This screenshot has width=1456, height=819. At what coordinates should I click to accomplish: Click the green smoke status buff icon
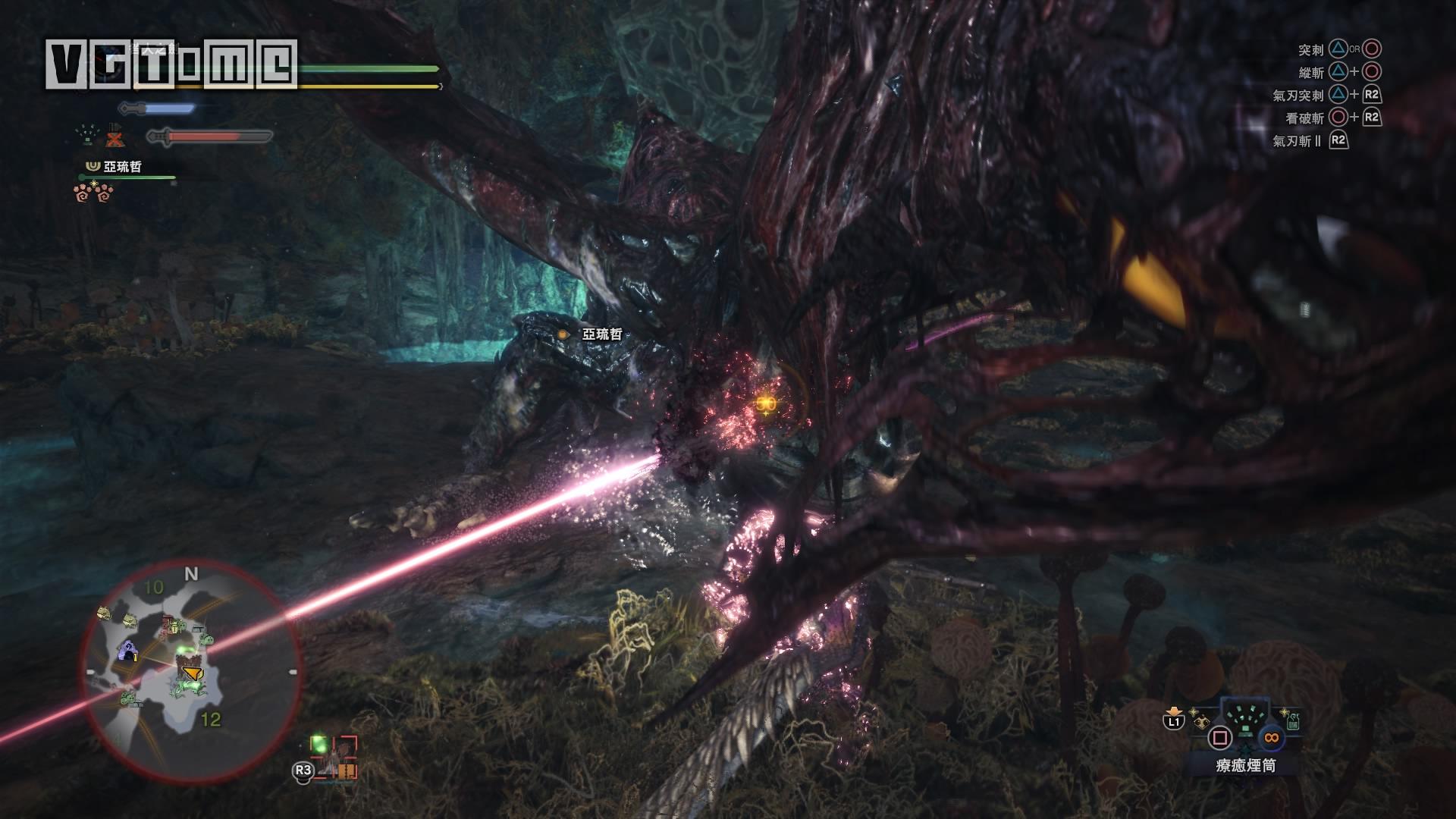89,135
